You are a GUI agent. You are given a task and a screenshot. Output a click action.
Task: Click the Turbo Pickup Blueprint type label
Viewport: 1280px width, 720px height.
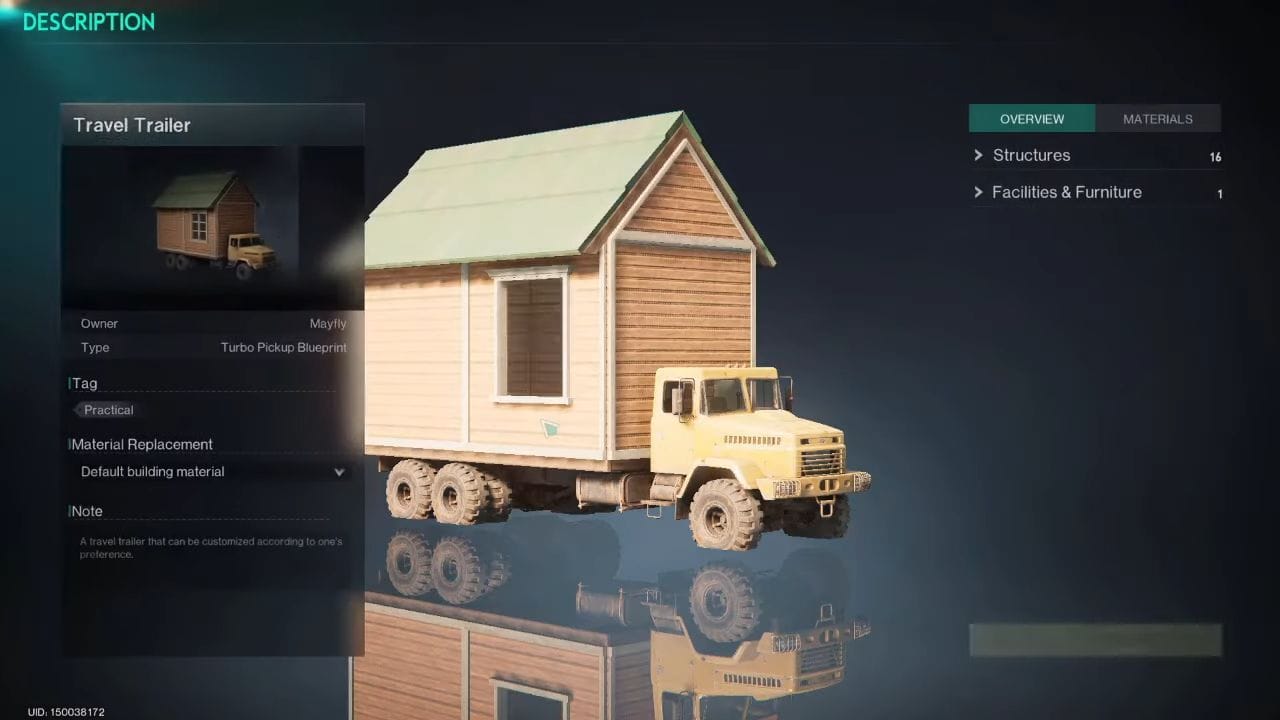[283, 347]
